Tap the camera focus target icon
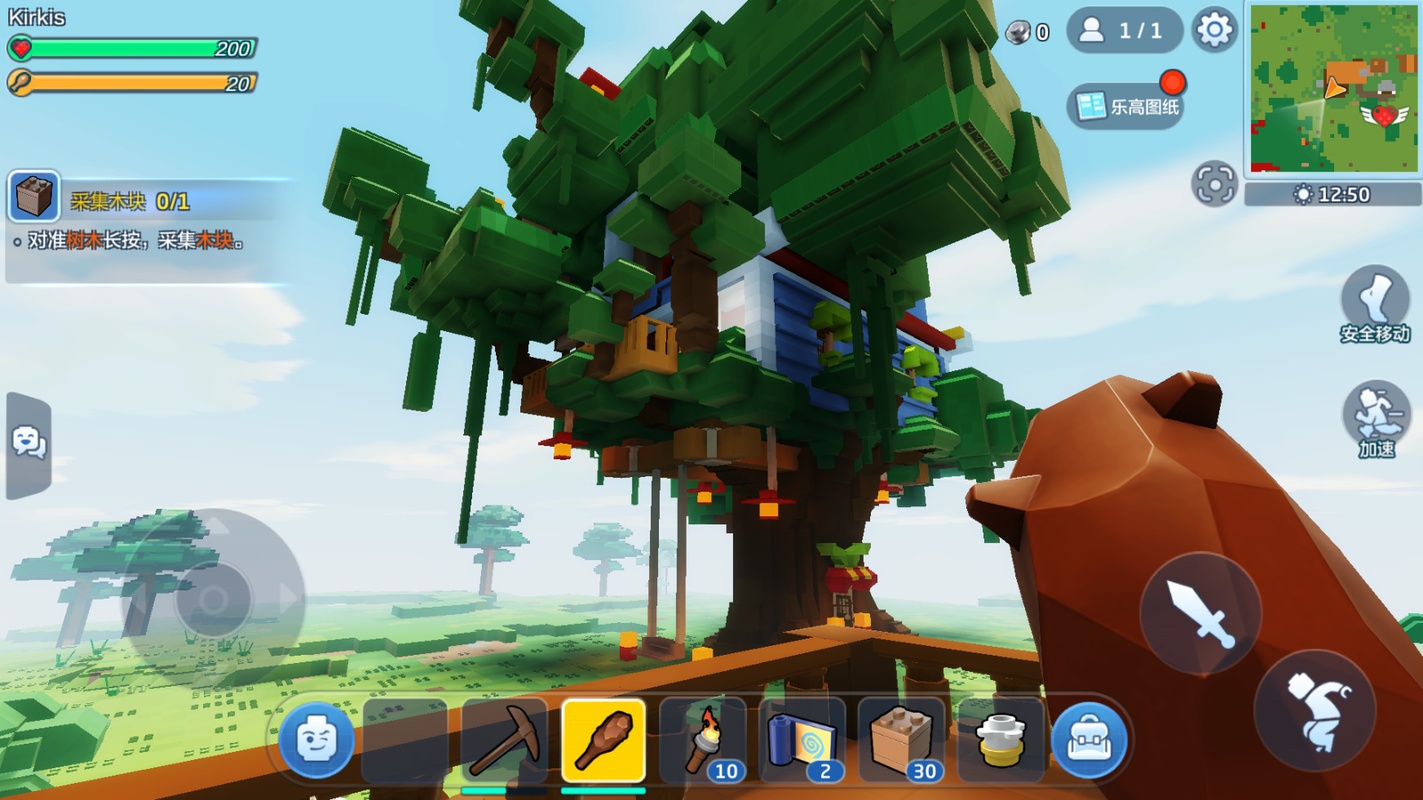 pos(1214,185)
